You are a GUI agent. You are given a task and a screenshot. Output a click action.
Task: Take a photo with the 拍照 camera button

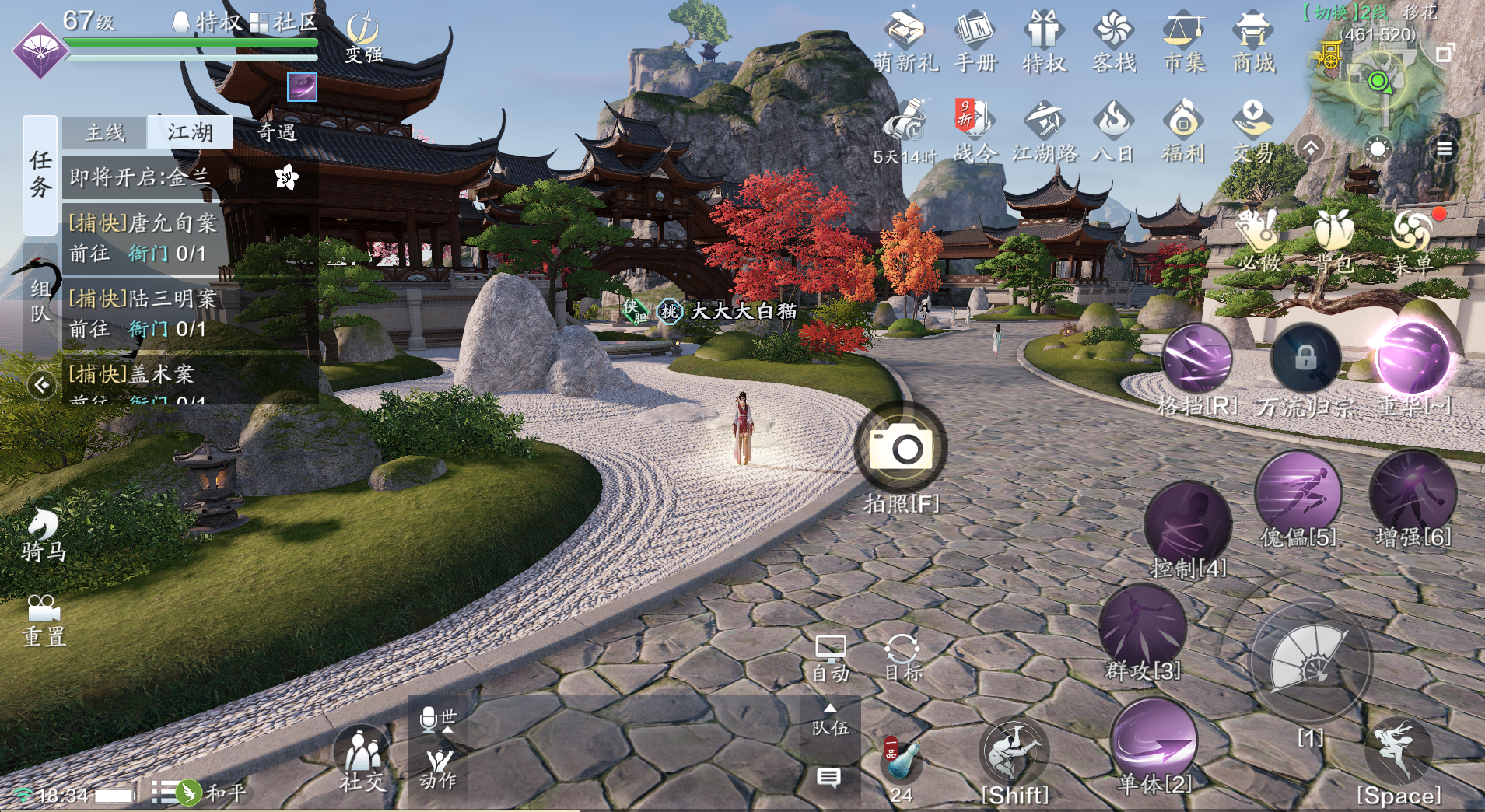900,449
